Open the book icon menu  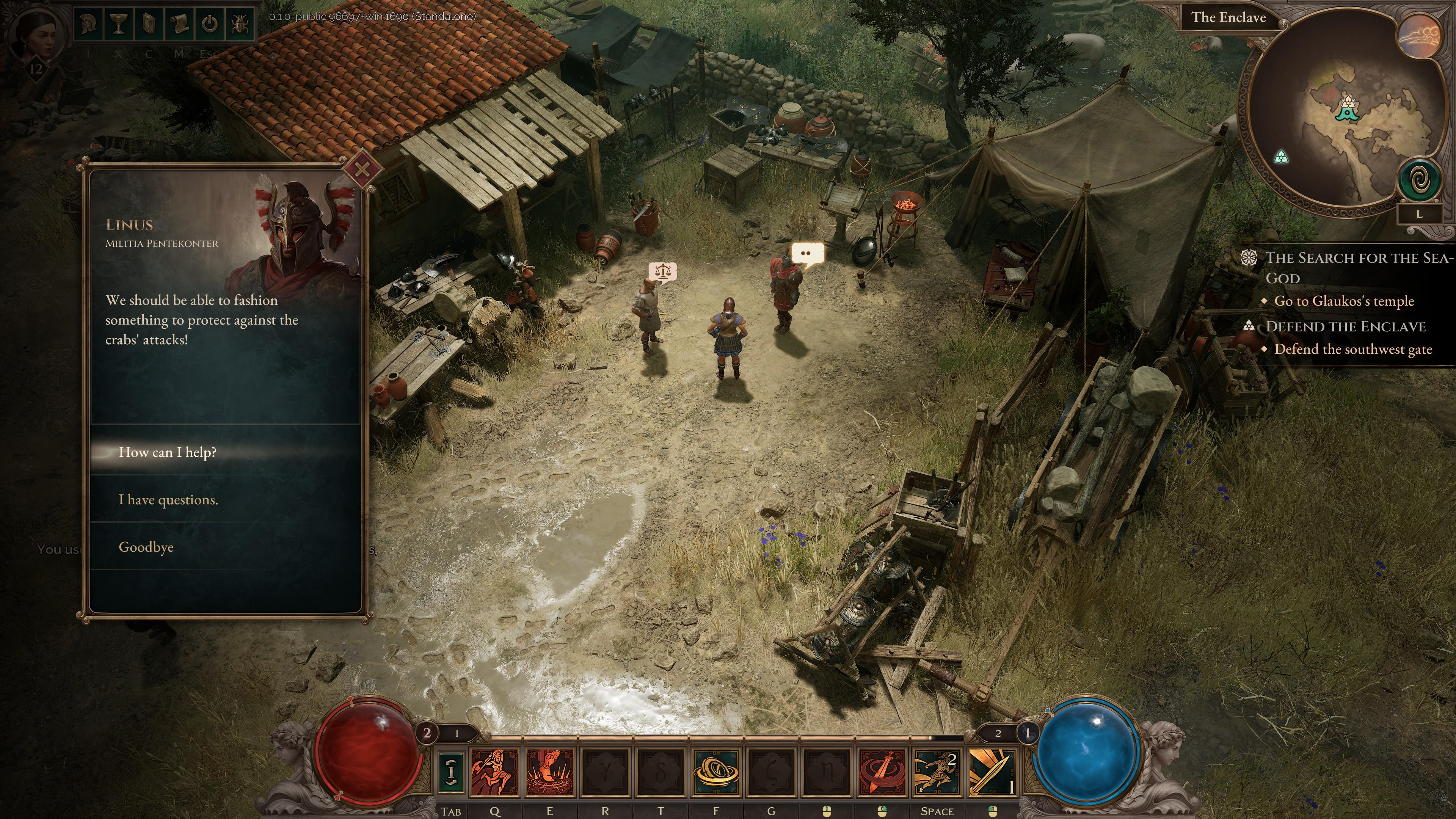(149, 23)
